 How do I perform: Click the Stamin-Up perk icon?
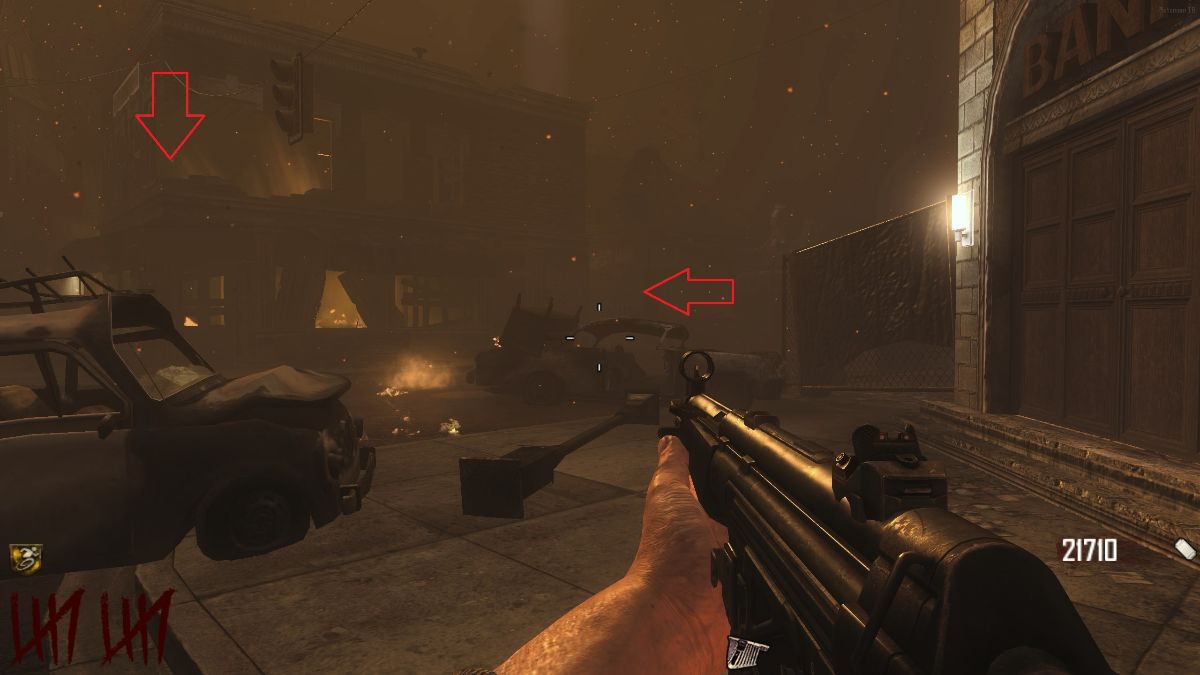click(x=25, y=558)
